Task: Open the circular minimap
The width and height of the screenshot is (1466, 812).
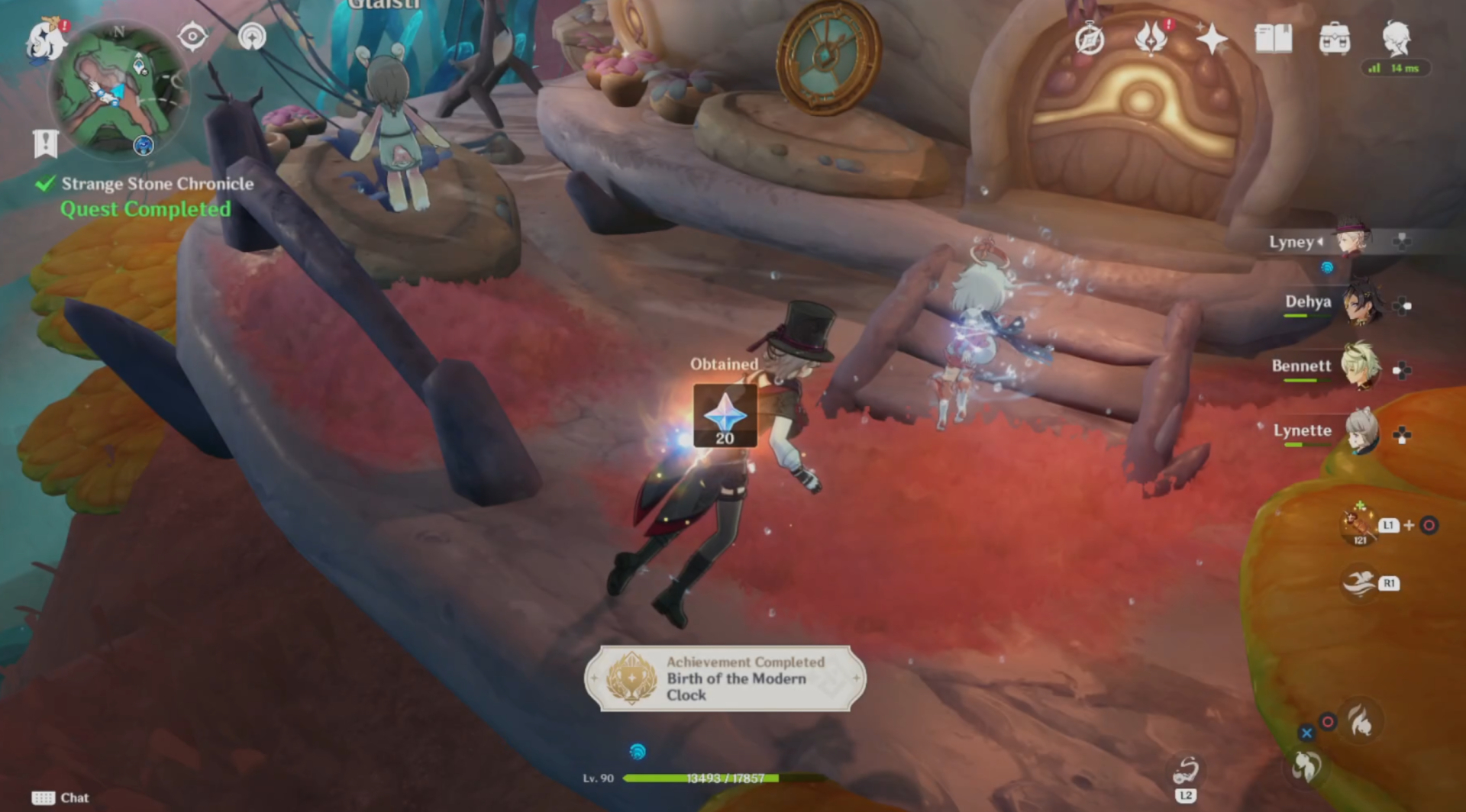Action: 118,92
